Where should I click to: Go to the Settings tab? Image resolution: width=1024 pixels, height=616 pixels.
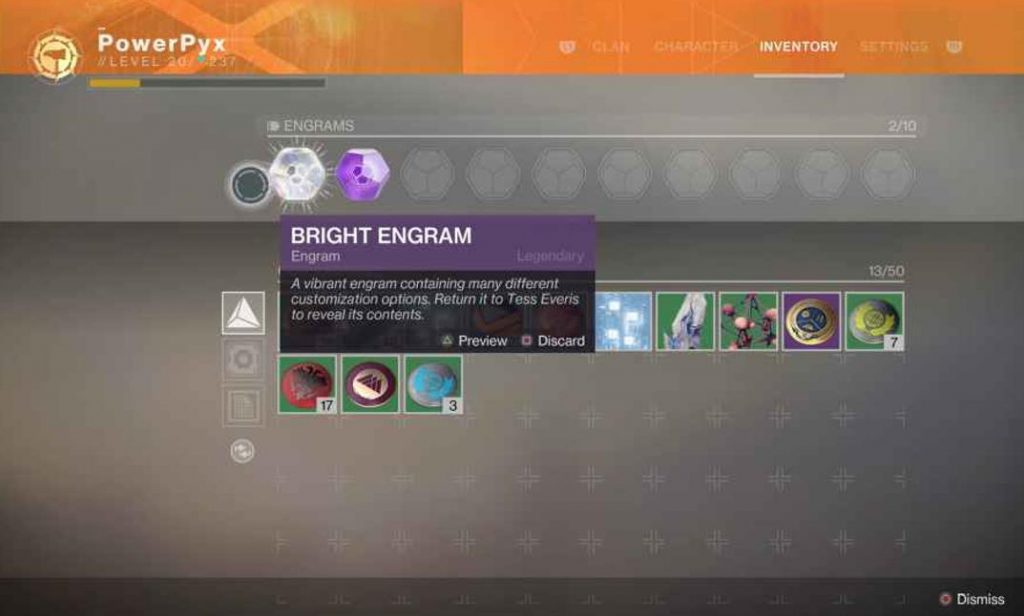(893, 47)
